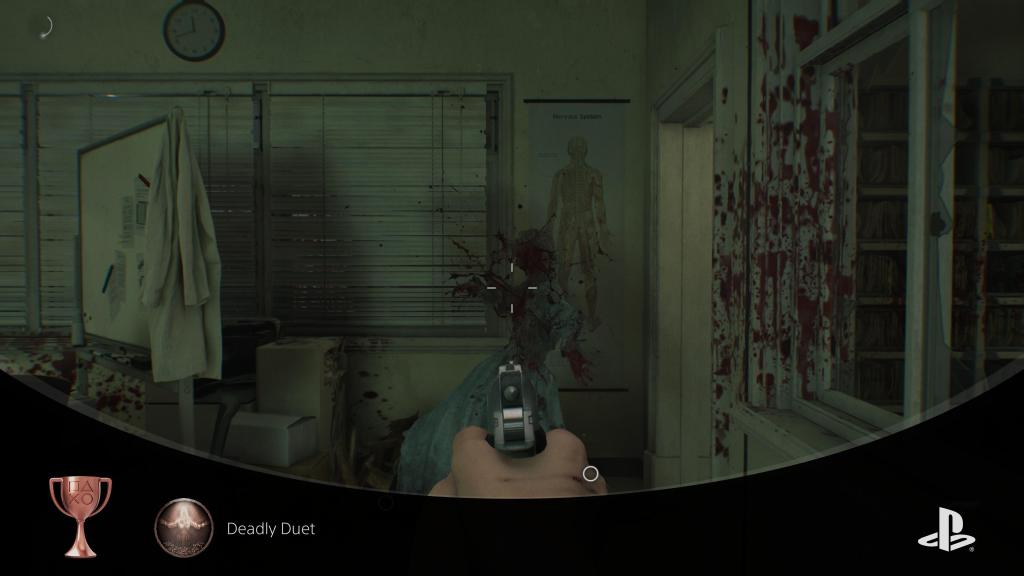Click the bronze trophy cup icon
1024x576 pixels.
coord(80,514)
